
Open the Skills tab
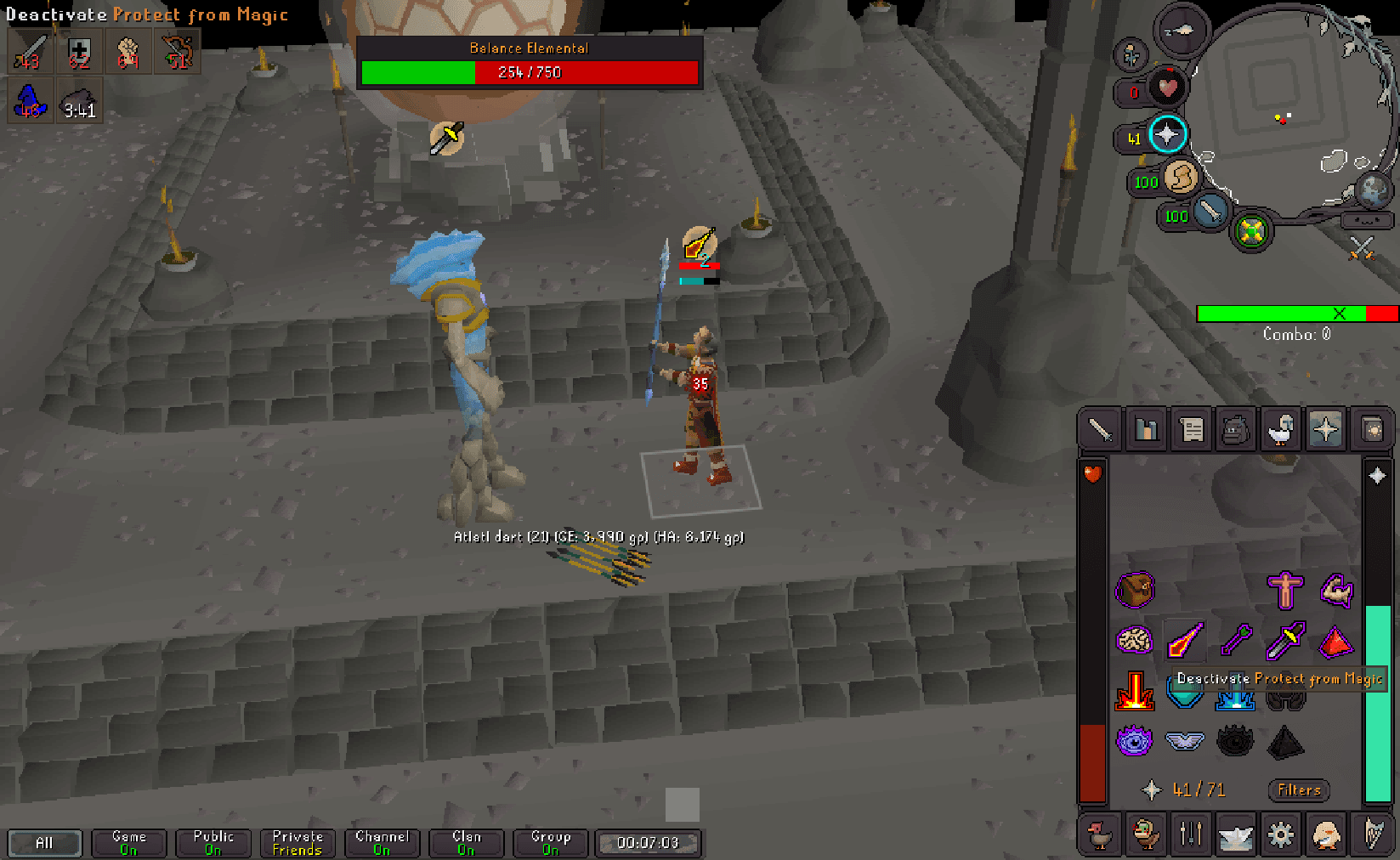point(1147,429)
